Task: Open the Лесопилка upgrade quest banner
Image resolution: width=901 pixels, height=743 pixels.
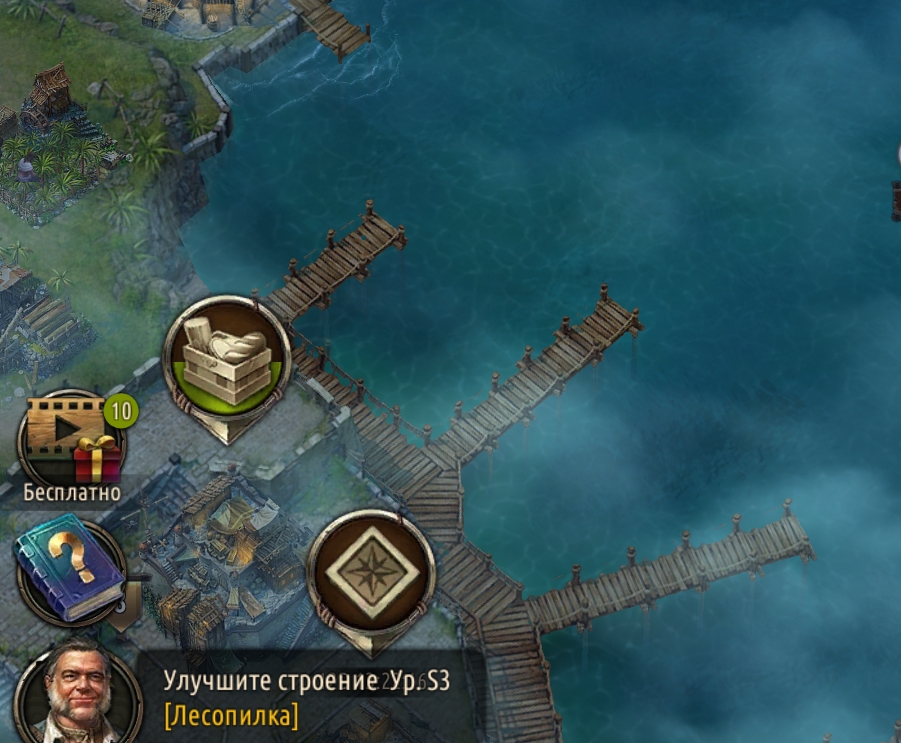Action: pos(308,698)
